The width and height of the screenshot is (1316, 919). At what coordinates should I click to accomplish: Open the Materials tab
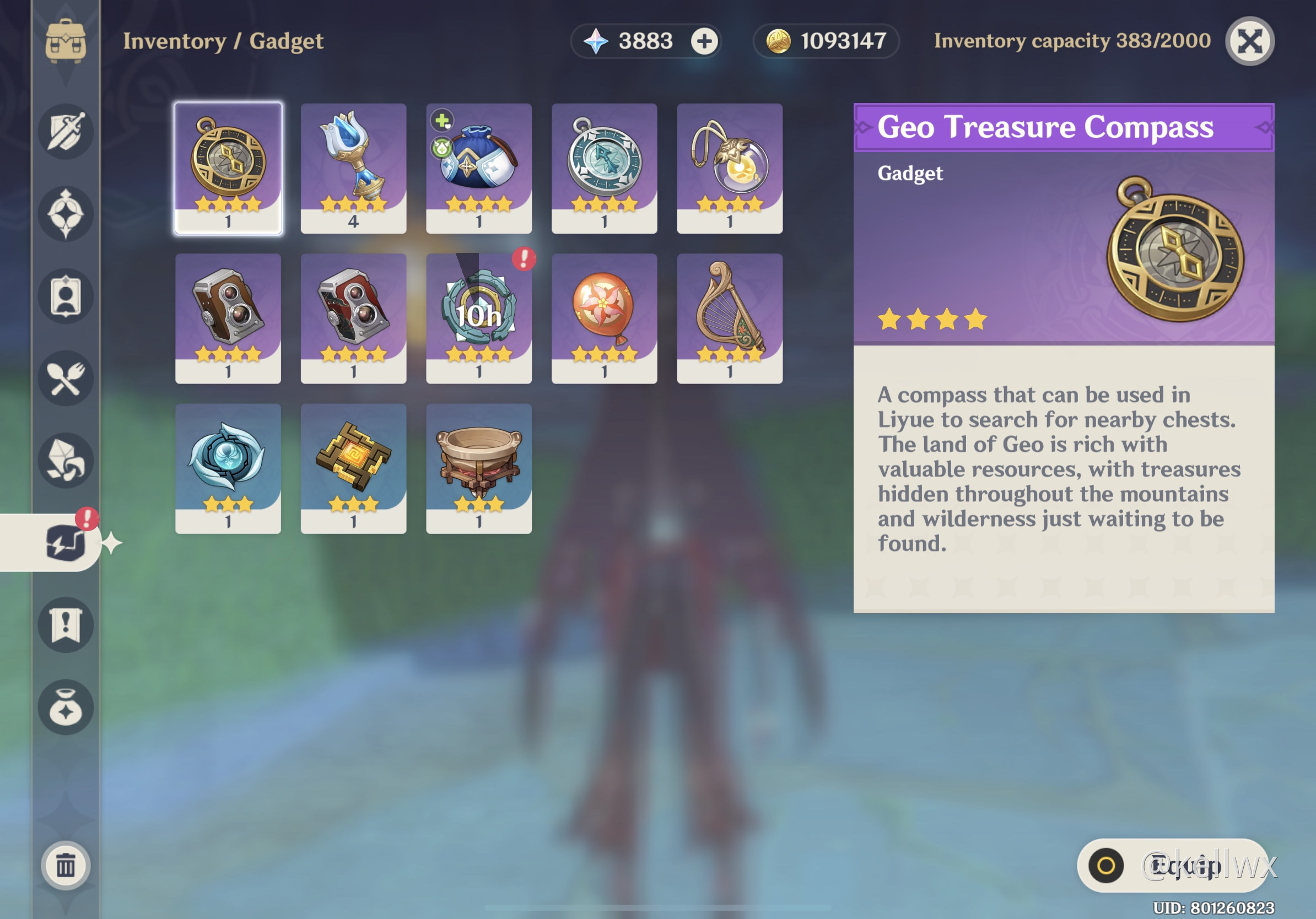pyautogui.click(x=66, y=460)
